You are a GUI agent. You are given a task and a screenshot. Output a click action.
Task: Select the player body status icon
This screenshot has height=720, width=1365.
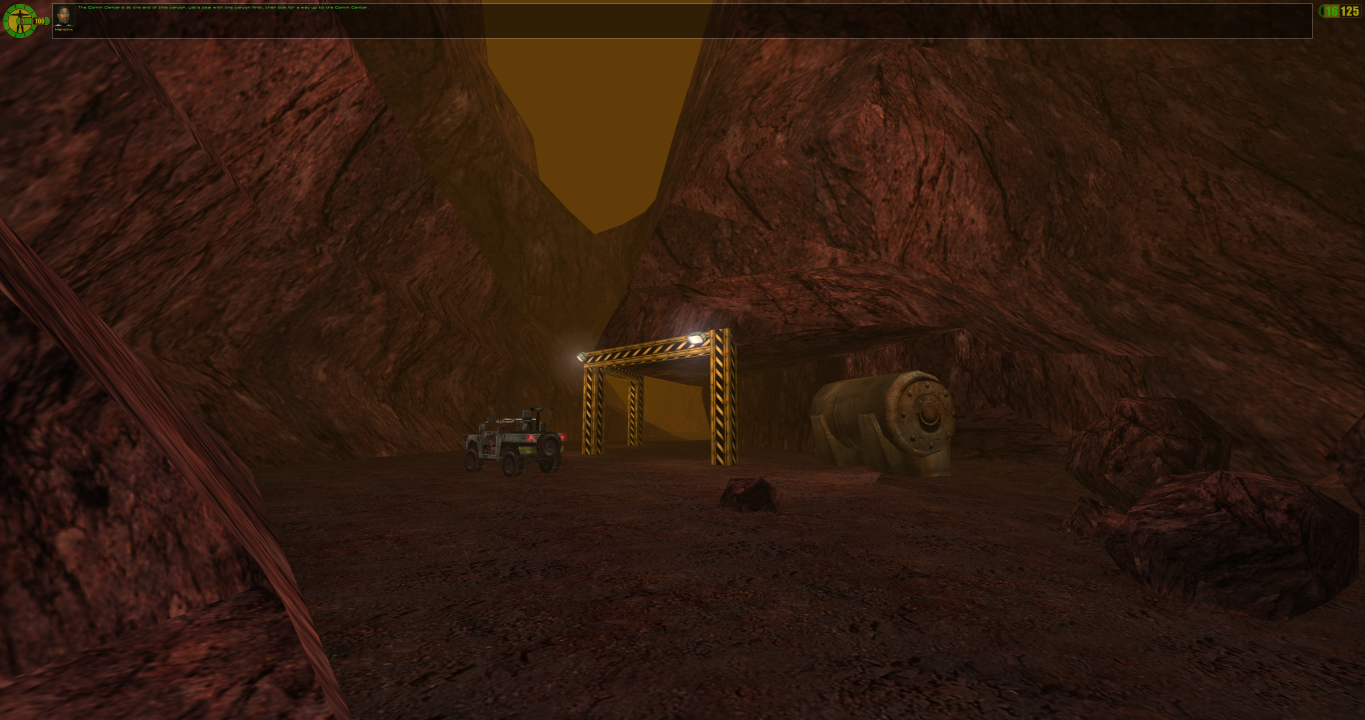(18, 20)
